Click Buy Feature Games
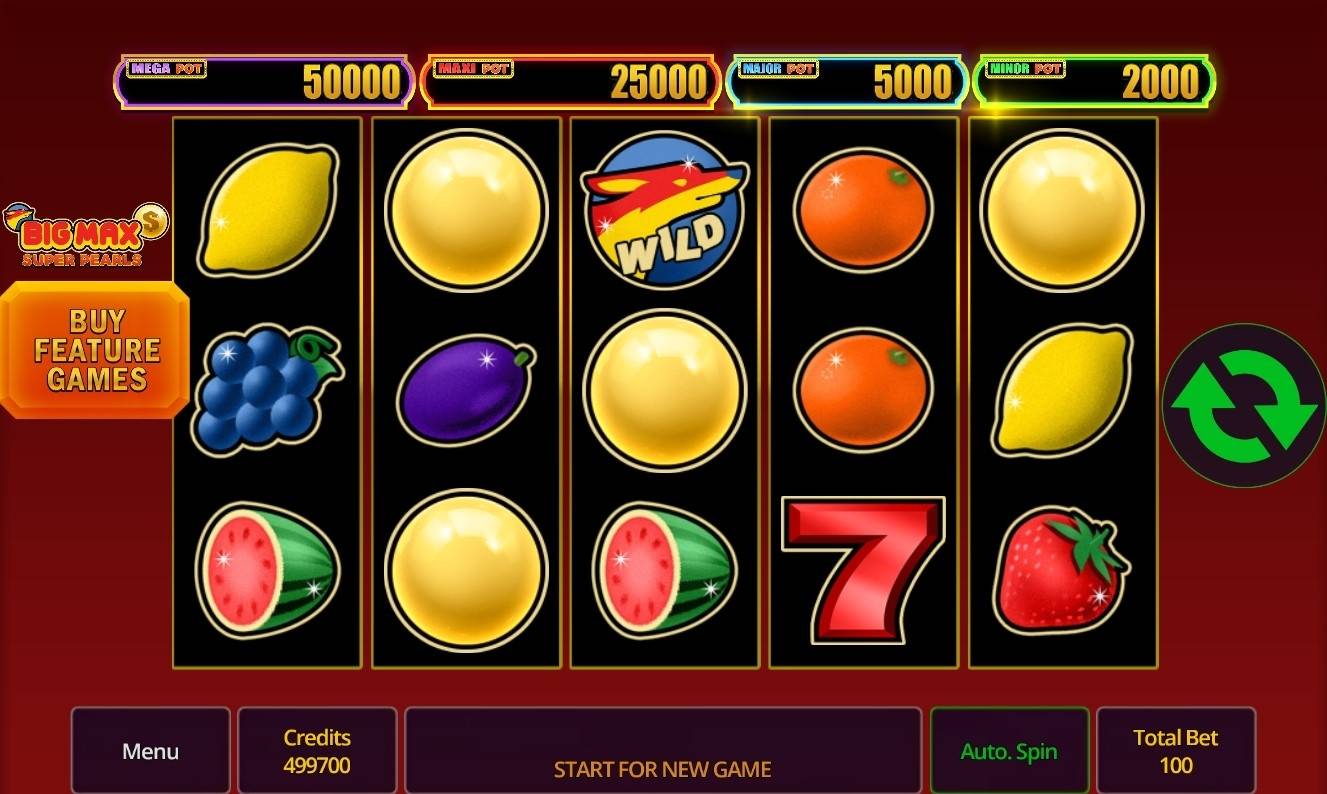The height and width of the screenshot is (794, 1327). [x=97, y=351]
